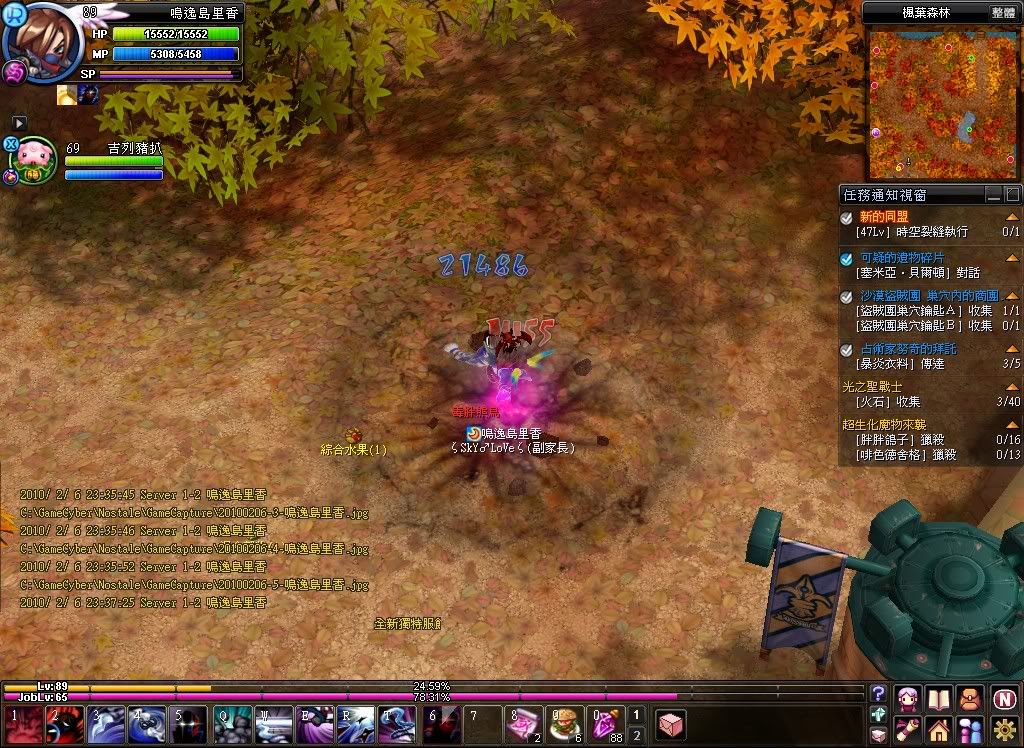Switch to hotbar page 2
The height and width of the screenshot is (748, 1024).
[636, 732]
